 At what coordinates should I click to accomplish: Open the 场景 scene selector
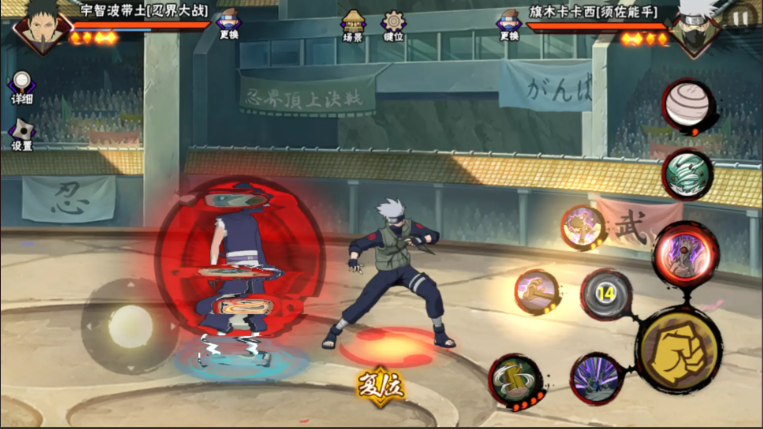tap(353, 23)
